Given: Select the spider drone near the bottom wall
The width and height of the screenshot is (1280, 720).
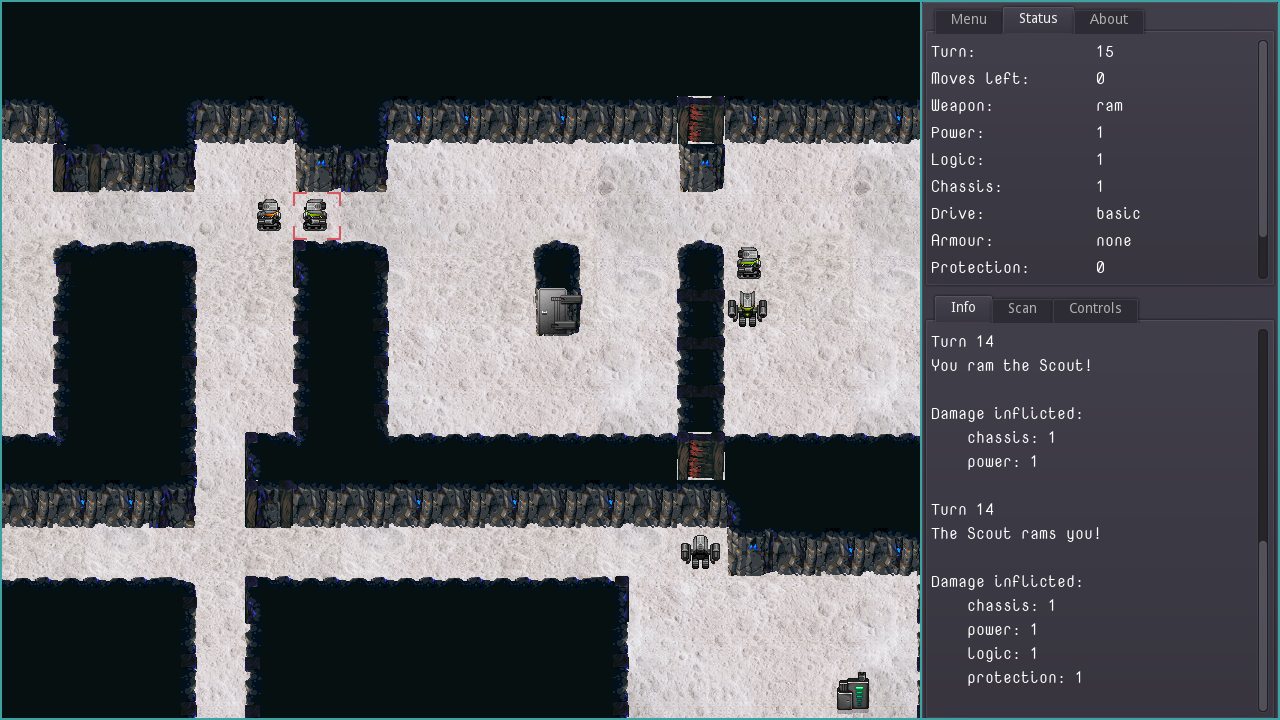Looking at the screenshot, I should pyautogui.click(x=700, y=551).
